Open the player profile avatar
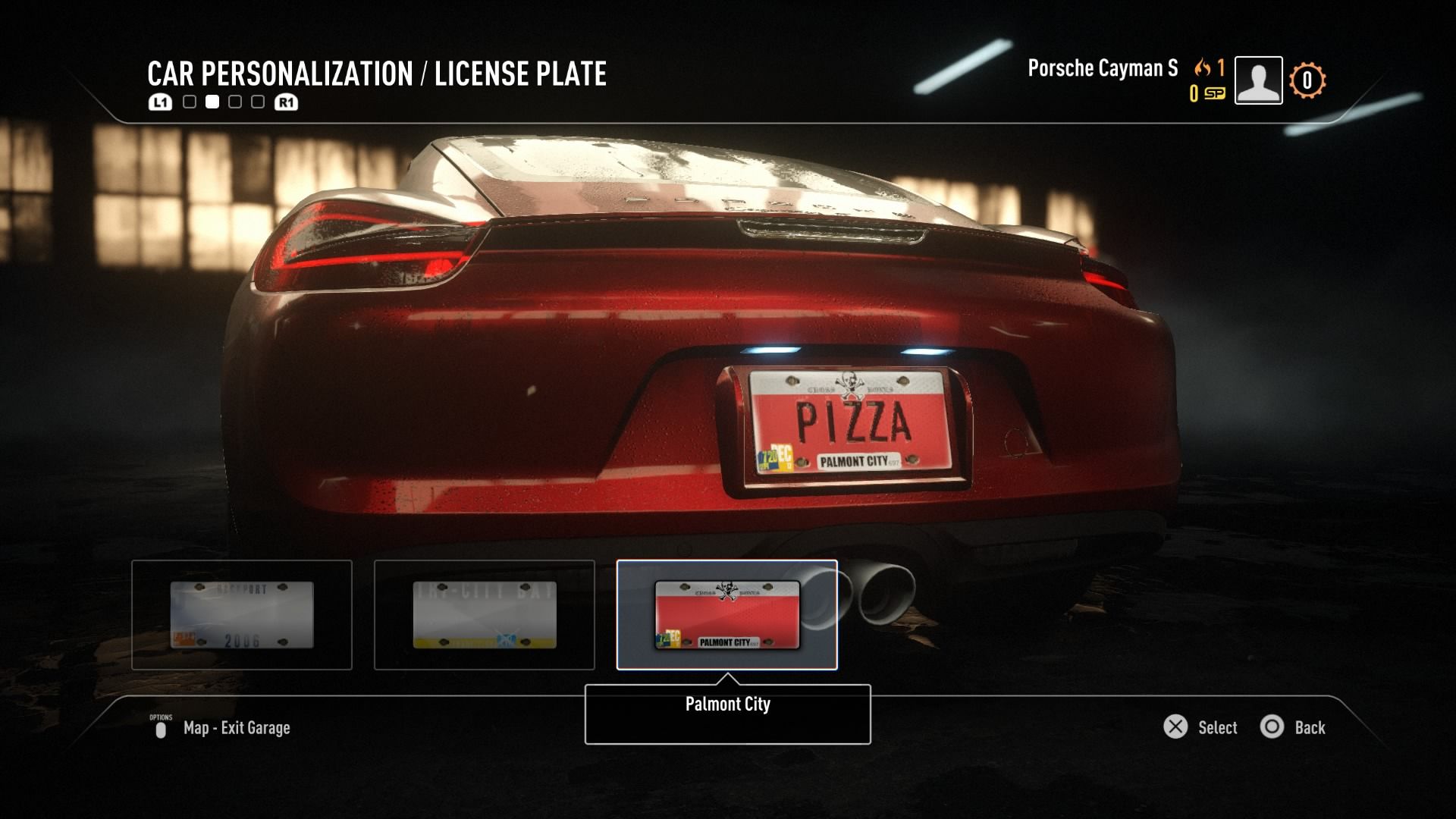The image size is (1456, 819). click(x=1258, y=80)
